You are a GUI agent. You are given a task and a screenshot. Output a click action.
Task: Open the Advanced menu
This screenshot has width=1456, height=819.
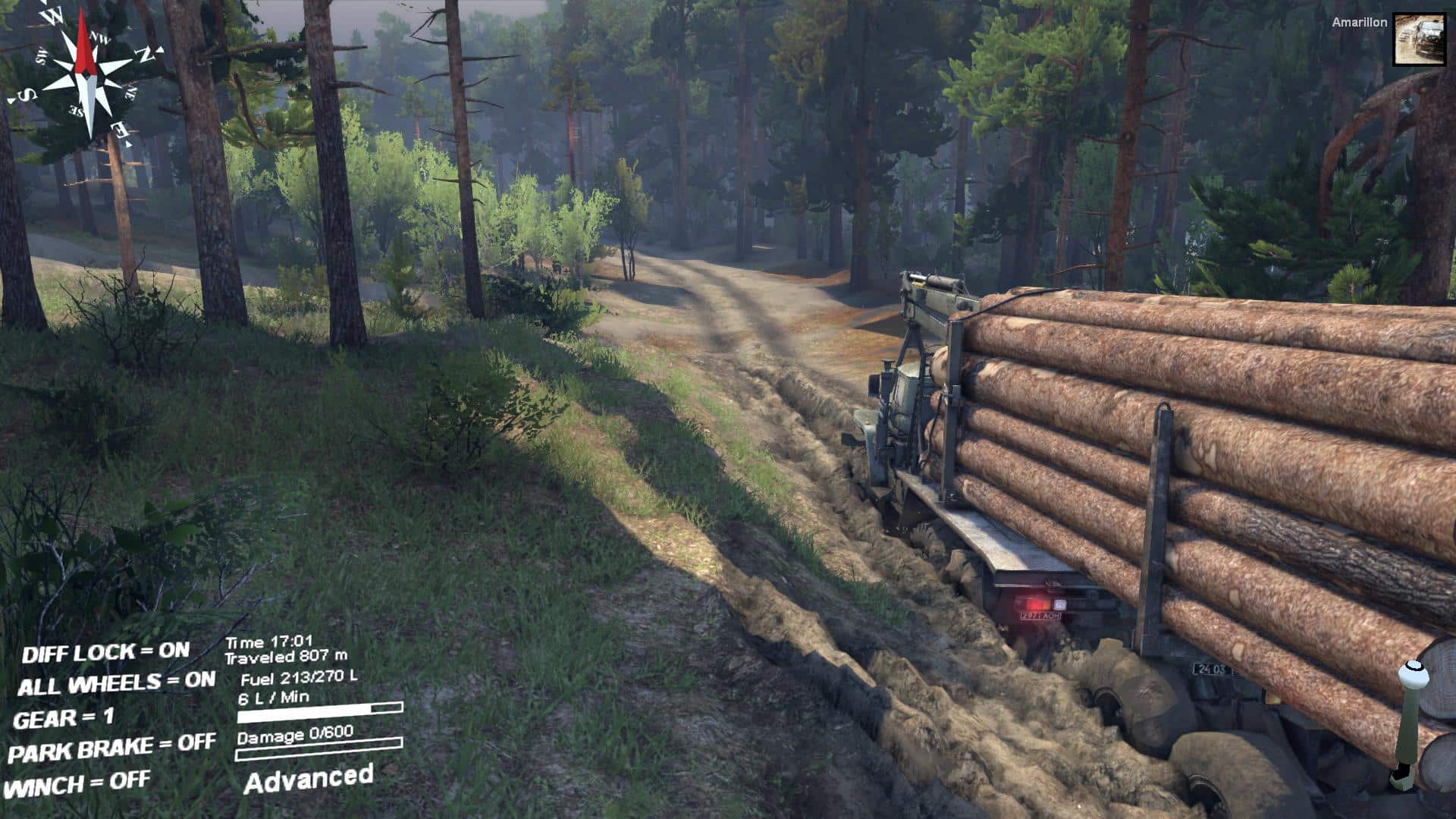309,779
